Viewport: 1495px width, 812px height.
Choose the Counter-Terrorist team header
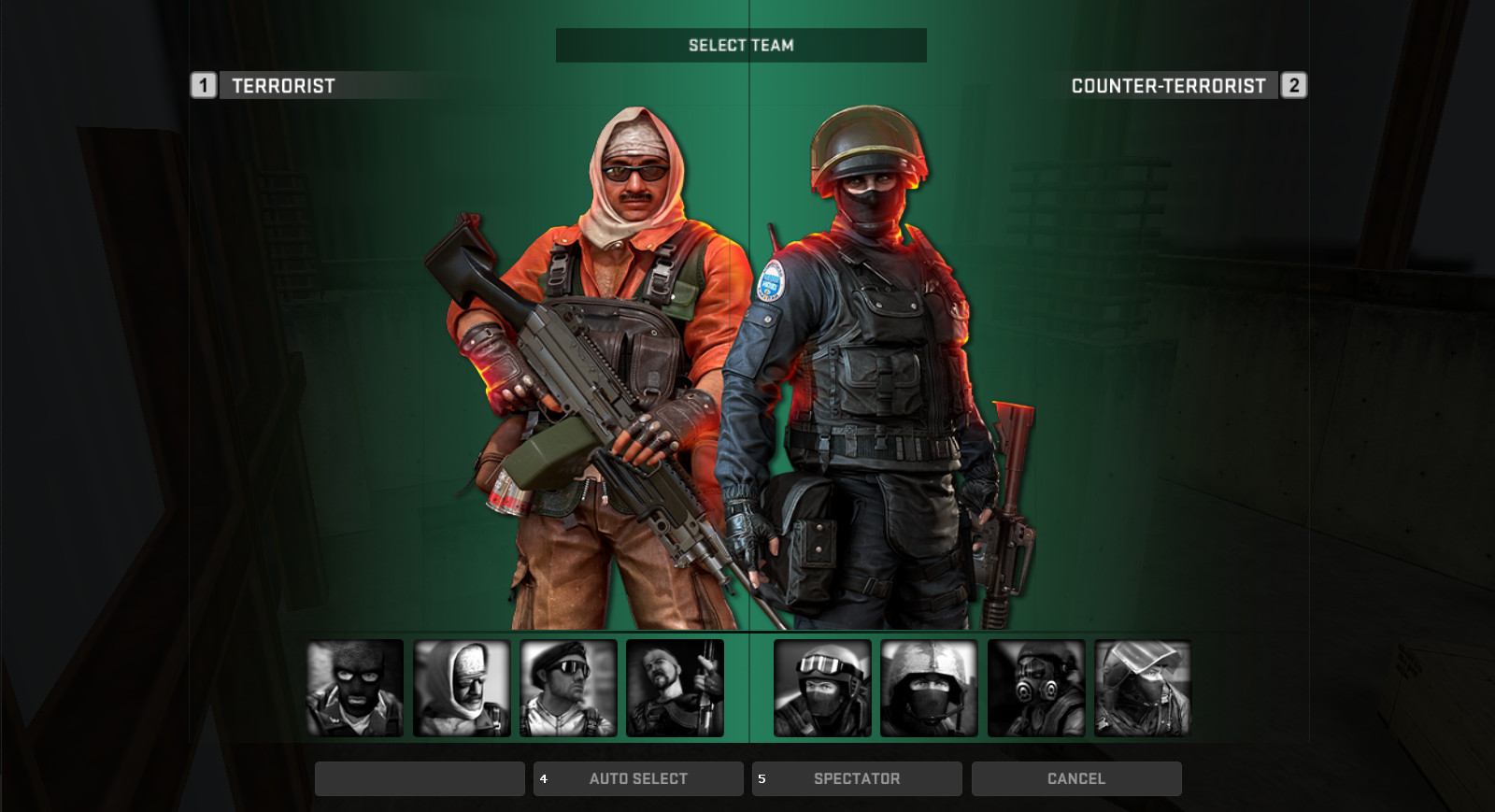[1168, 86]
